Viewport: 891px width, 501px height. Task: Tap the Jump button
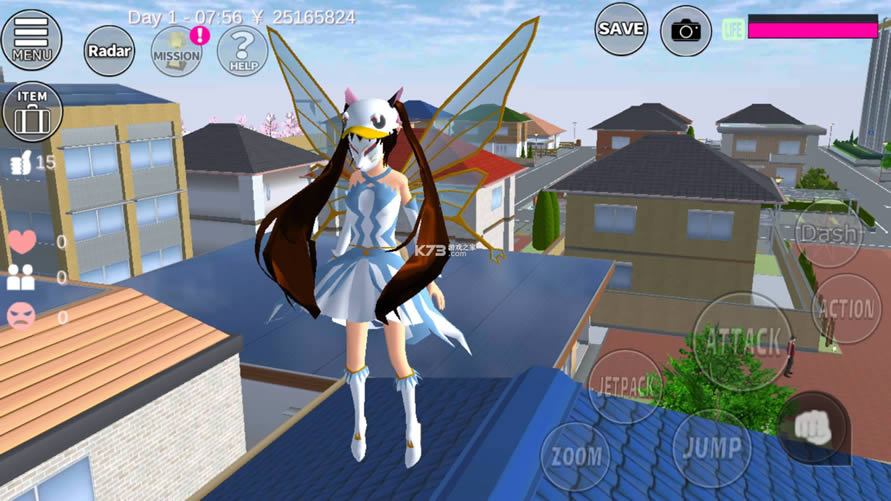point(710,447)
